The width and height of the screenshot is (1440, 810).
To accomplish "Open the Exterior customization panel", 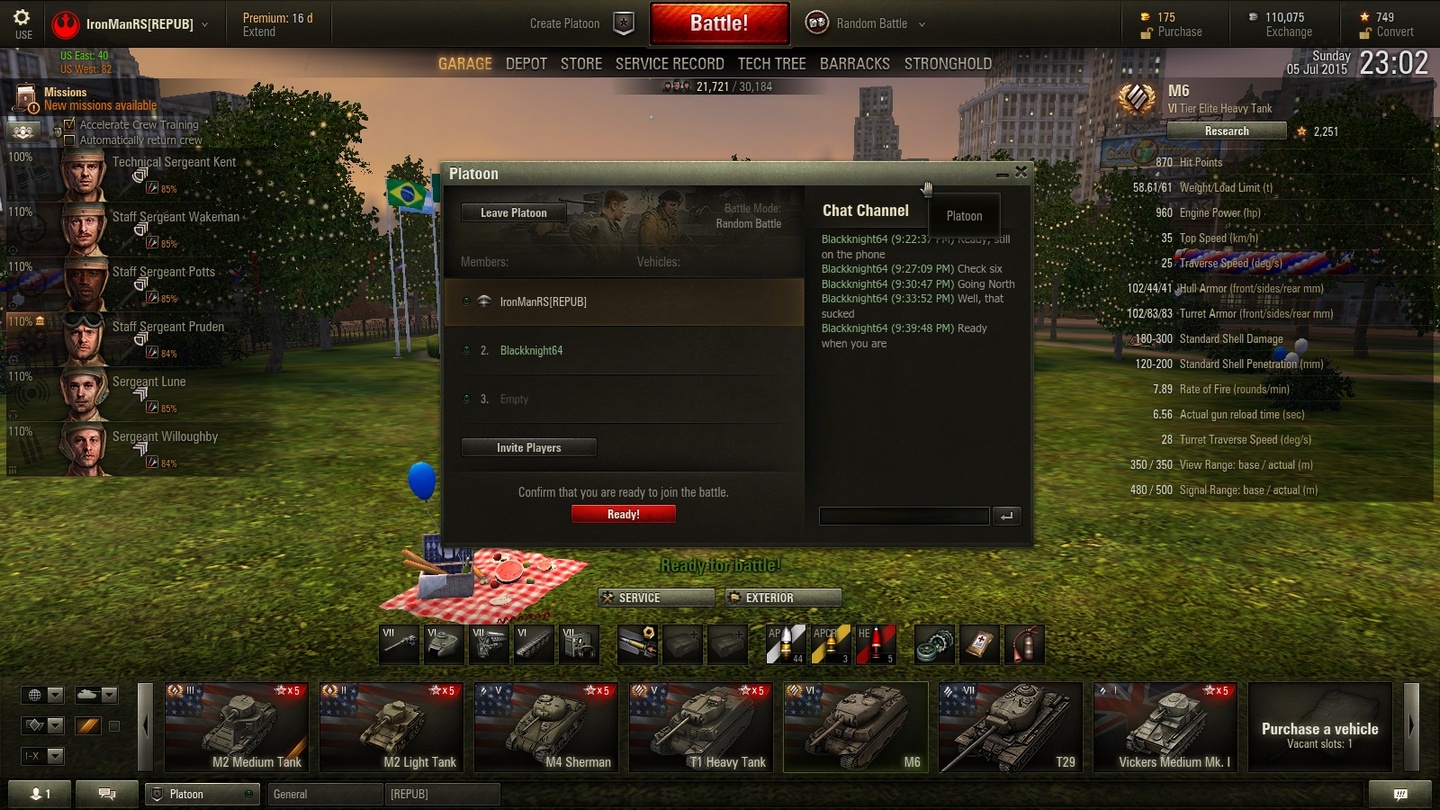I will (x=783, y=598).
